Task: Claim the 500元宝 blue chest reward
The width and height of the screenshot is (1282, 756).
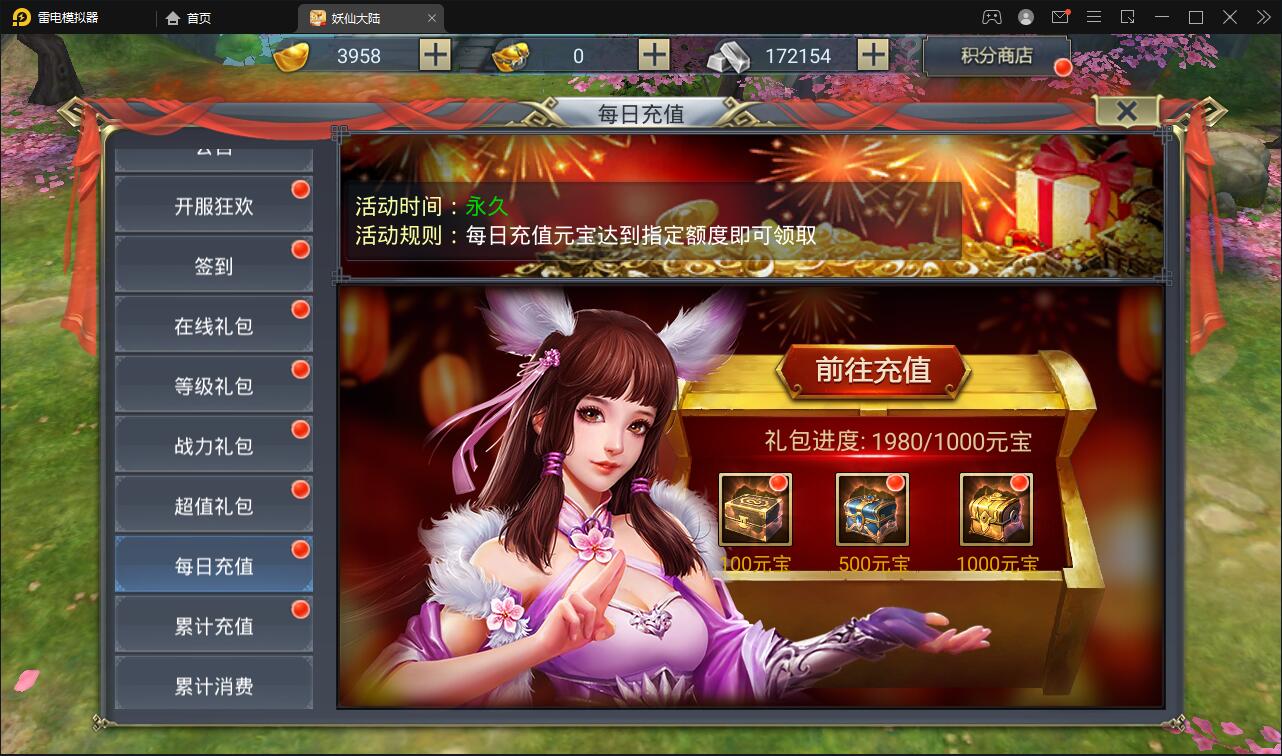Action: pos(875,508)
